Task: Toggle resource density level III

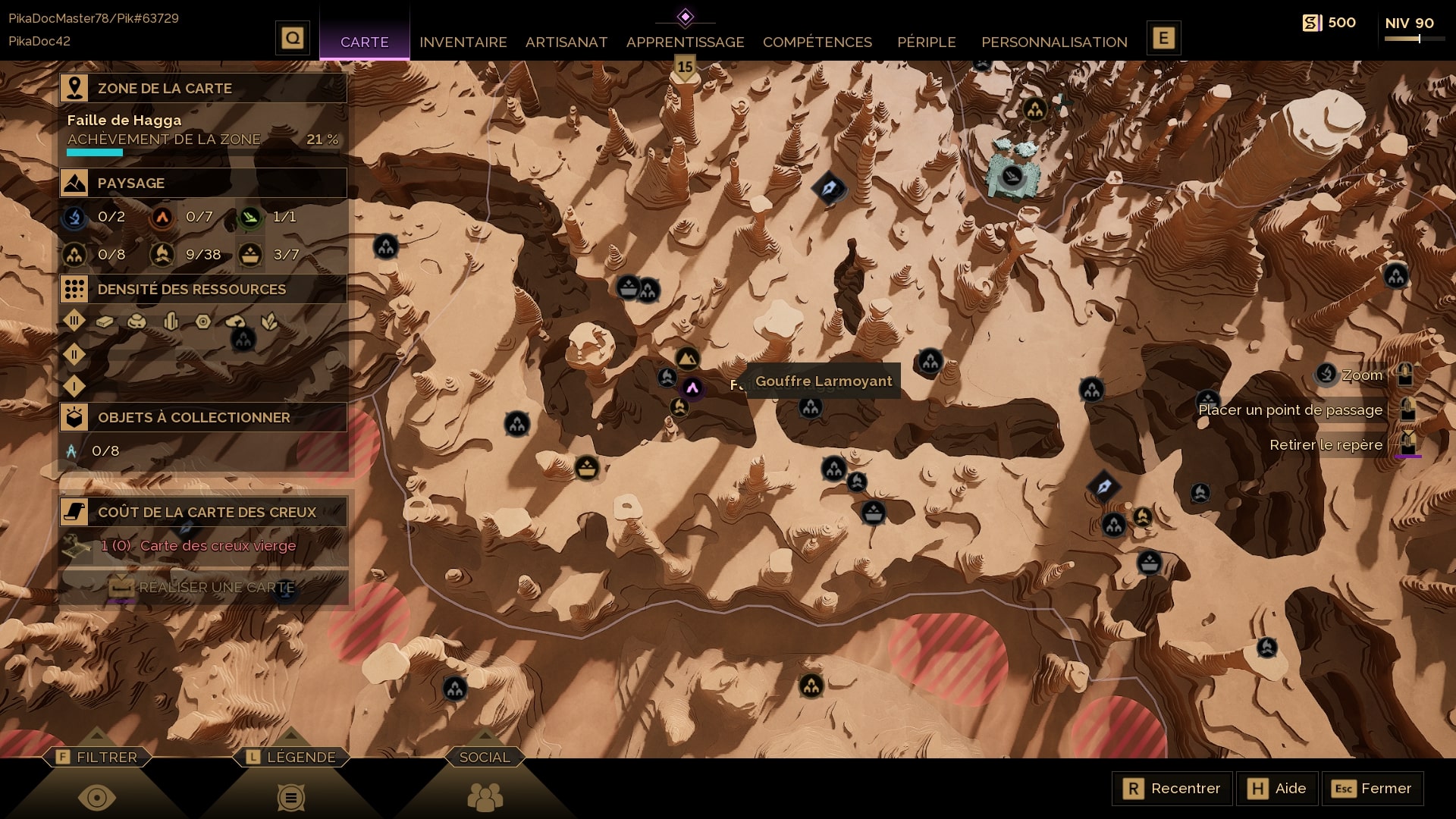Action: coord(74,321)
